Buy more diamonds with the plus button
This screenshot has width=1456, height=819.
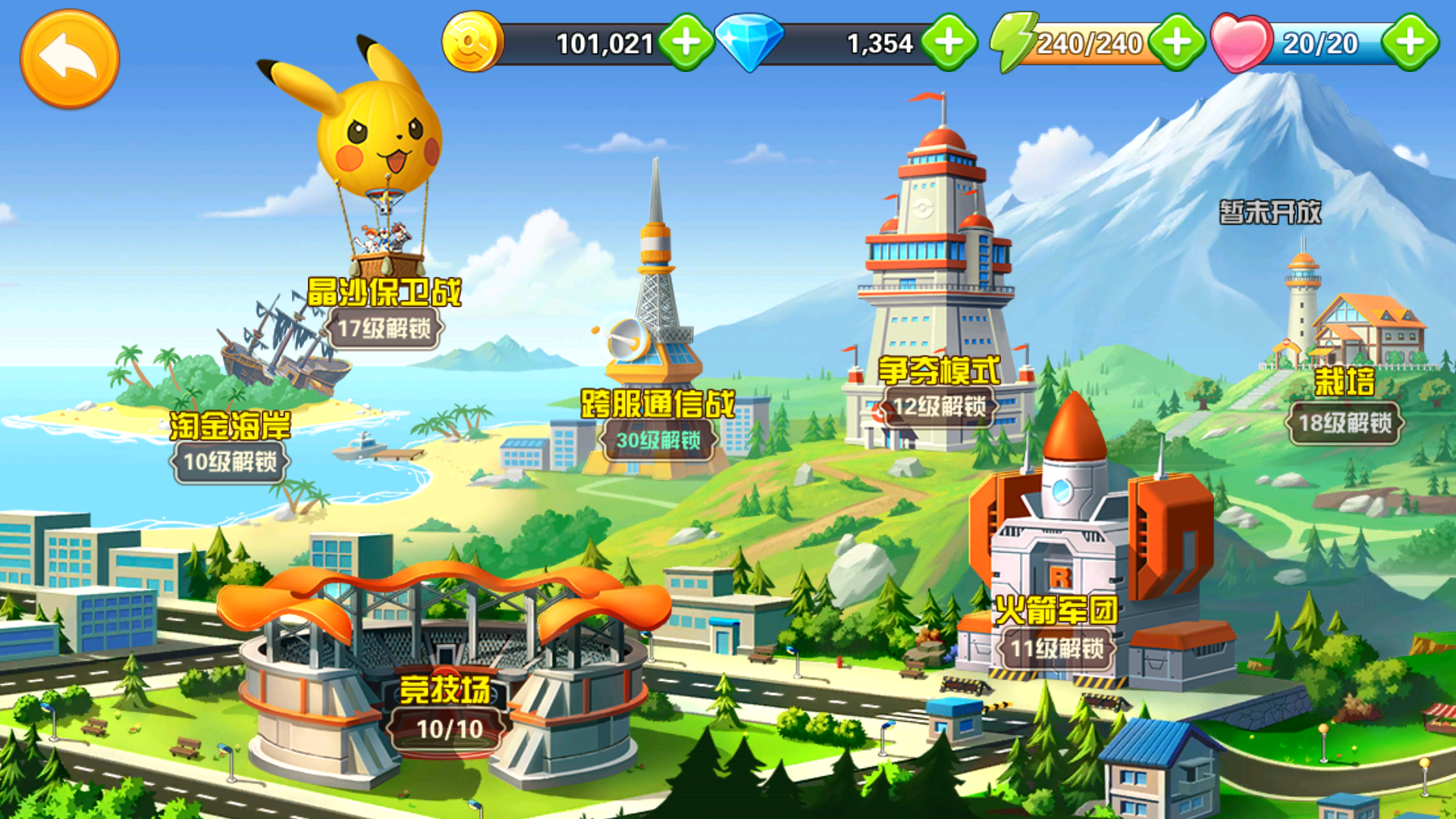click(x=949, y=42)
